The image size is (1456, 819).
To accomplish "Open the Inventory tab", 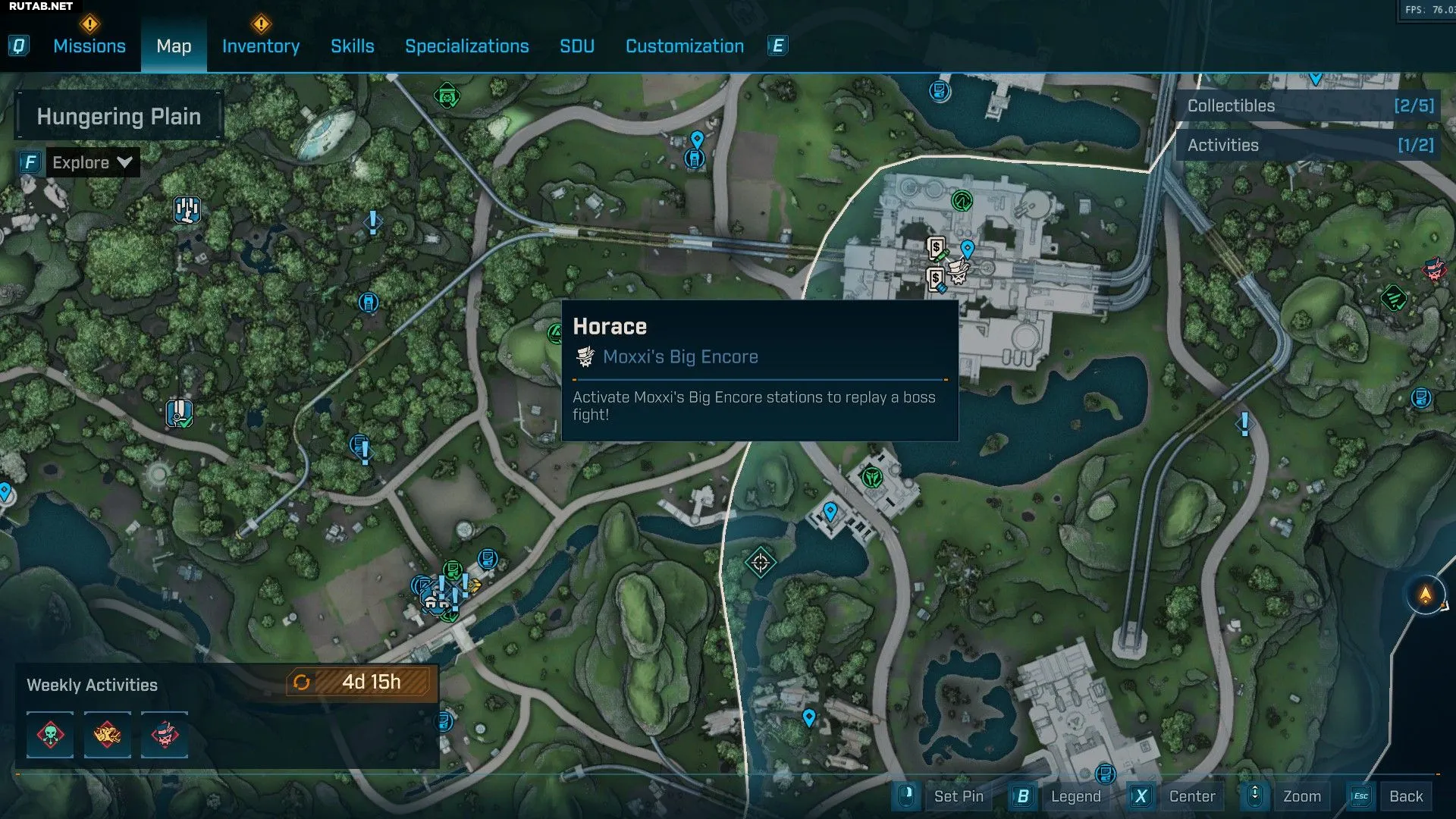I will (260, 46).
